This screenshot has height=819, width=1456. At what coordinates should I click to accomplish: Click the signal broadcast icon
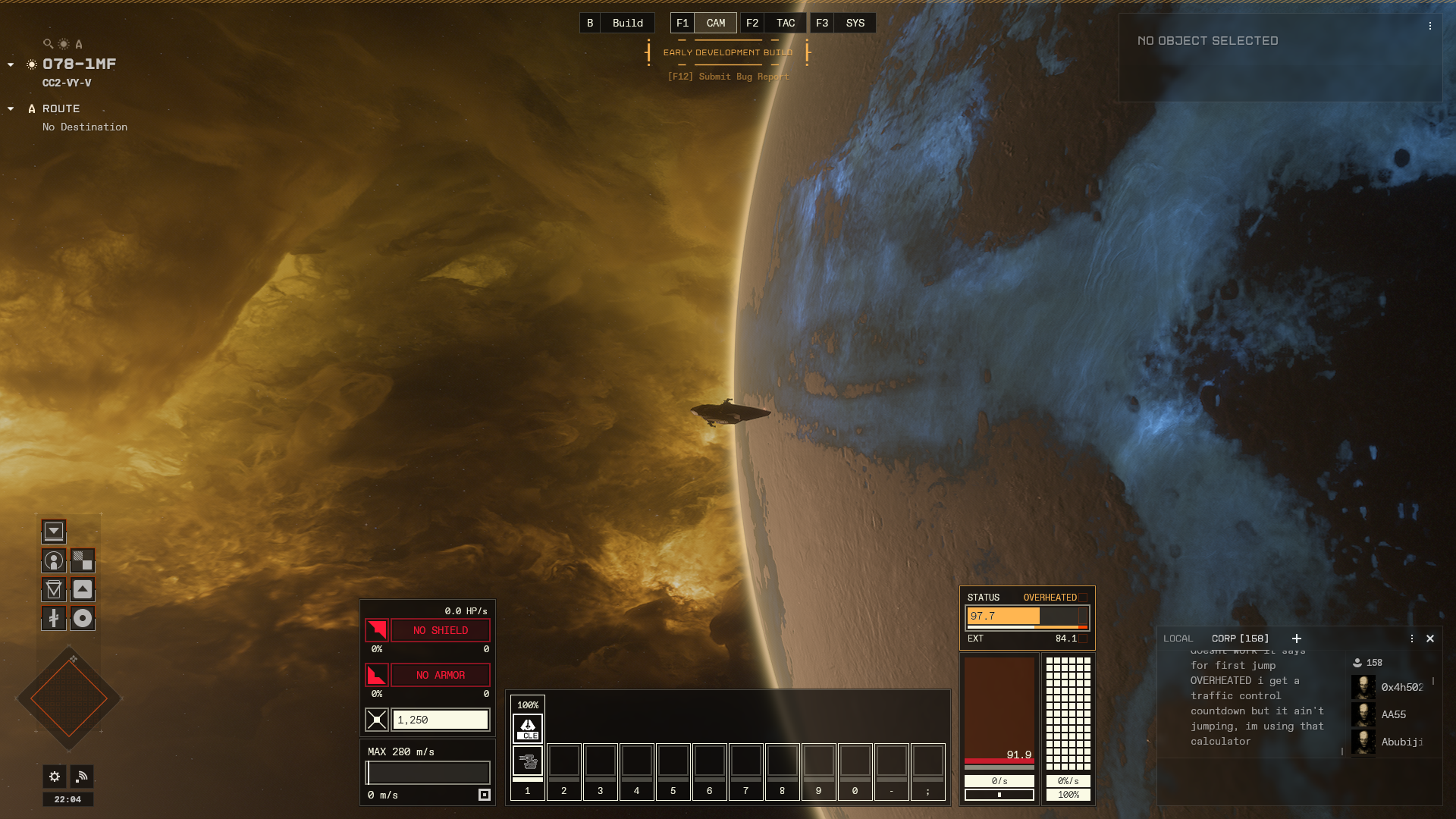pos(82,776)
